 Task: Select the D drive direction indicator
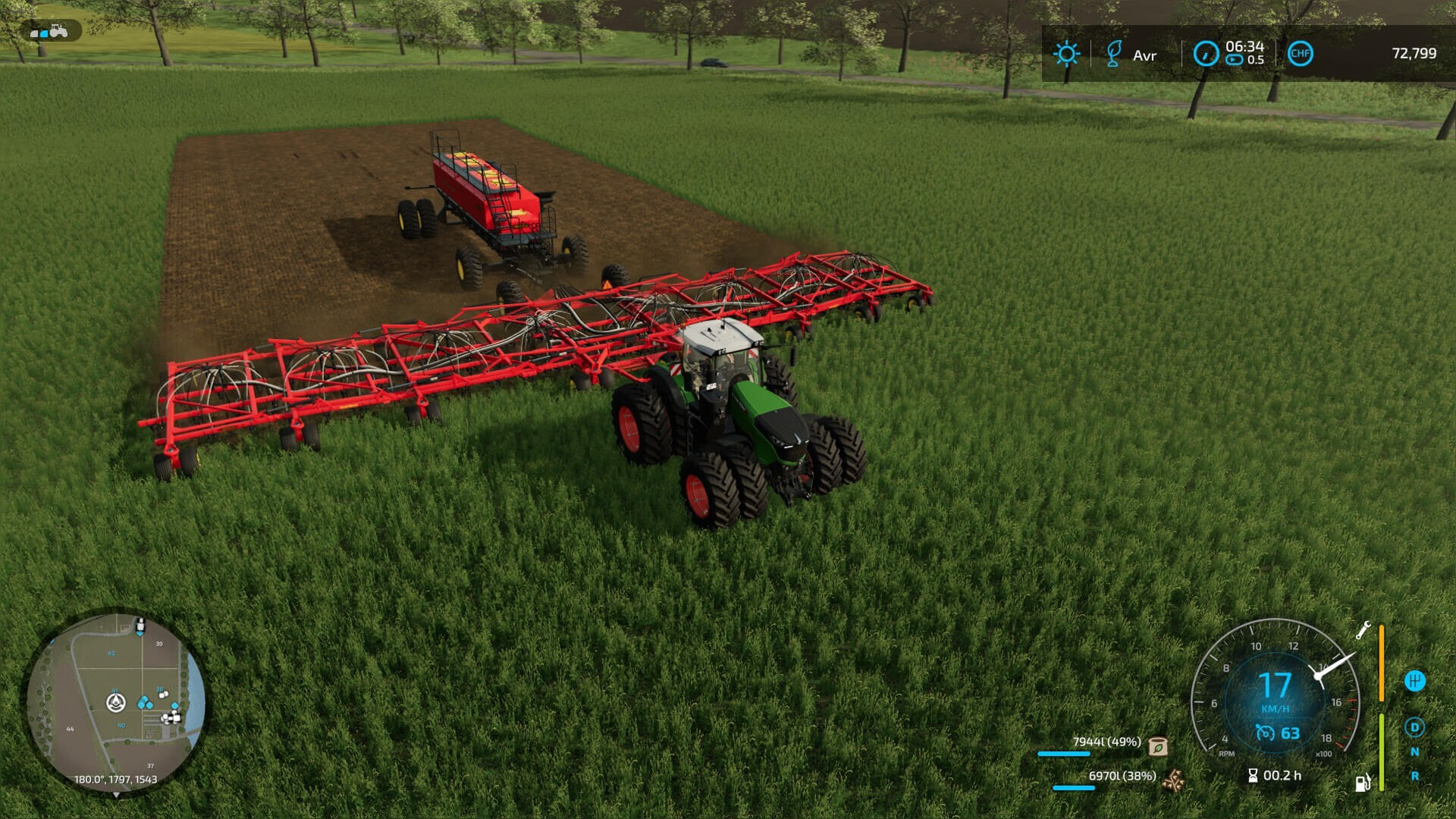point(1414,728)
